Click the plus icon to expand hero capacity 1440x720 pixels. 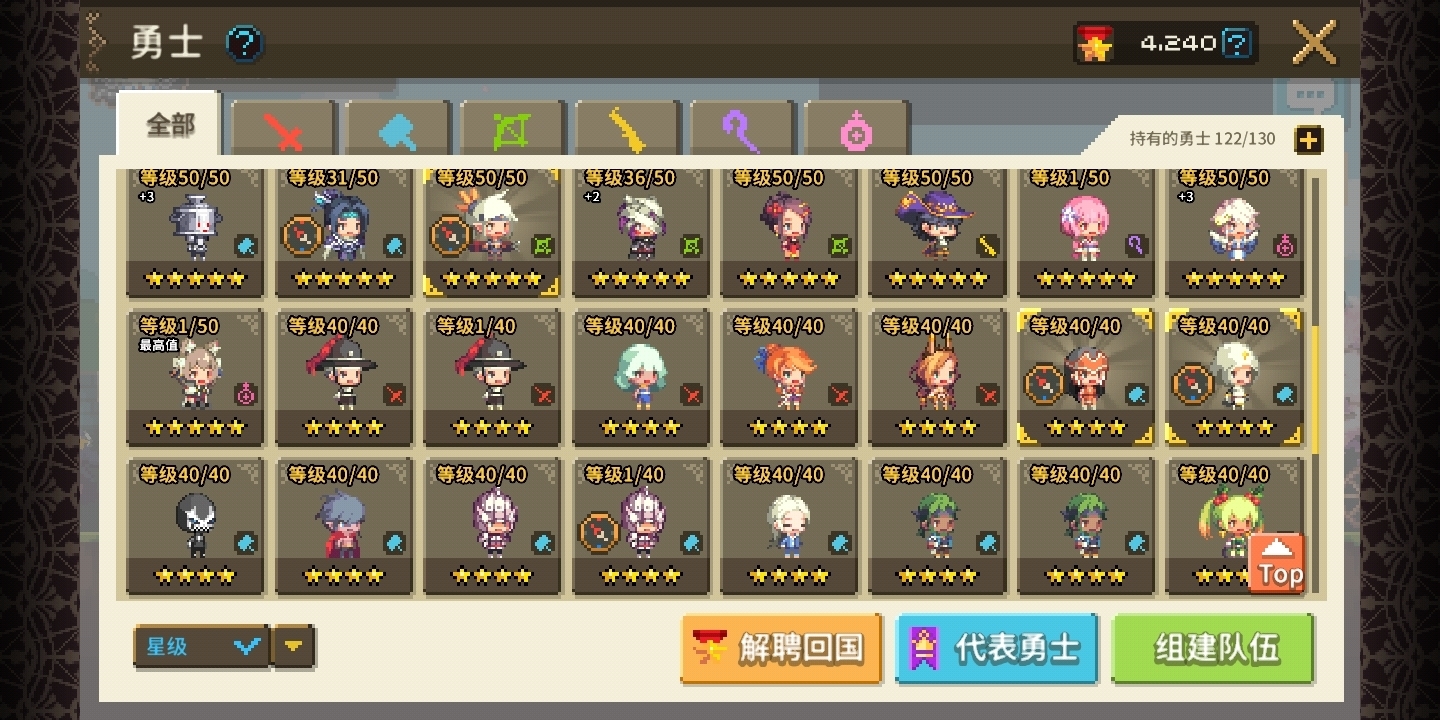click(1308, 140)
